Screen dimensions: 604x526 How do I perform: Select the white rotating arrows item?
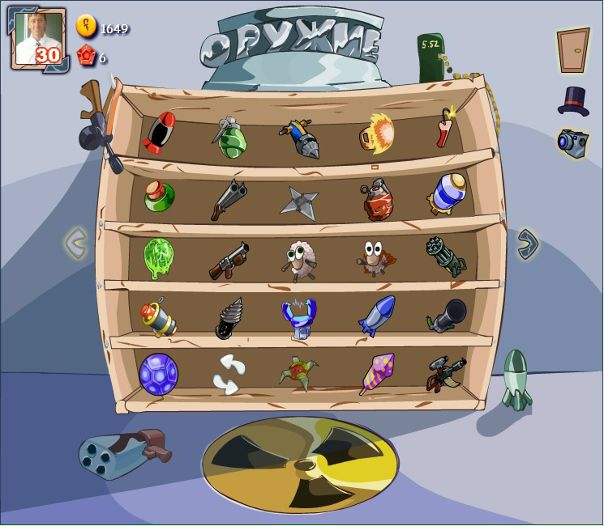(x=229, y=373)
